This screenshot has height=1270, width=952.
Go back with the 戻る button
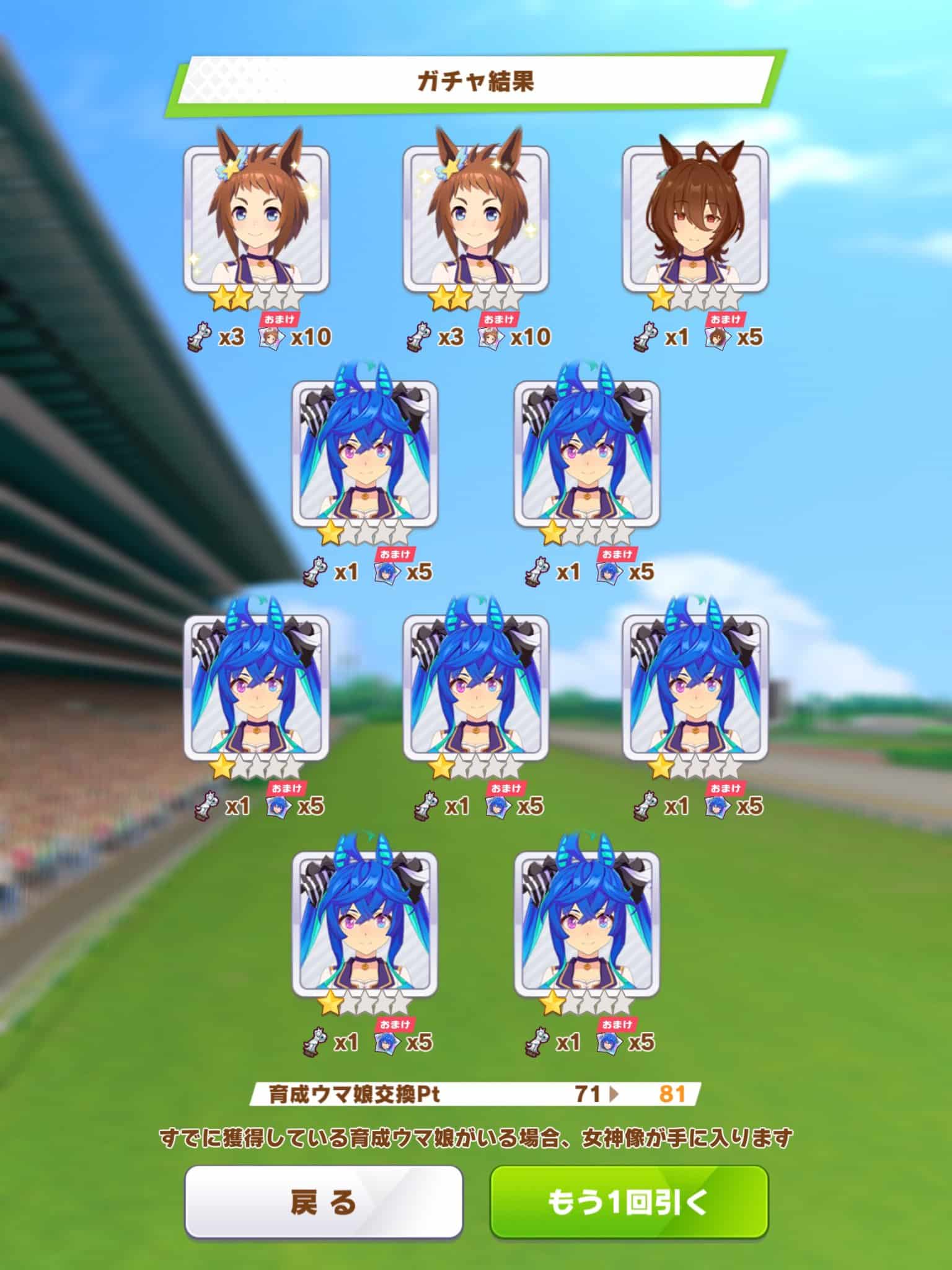(x=323, y=1201)
